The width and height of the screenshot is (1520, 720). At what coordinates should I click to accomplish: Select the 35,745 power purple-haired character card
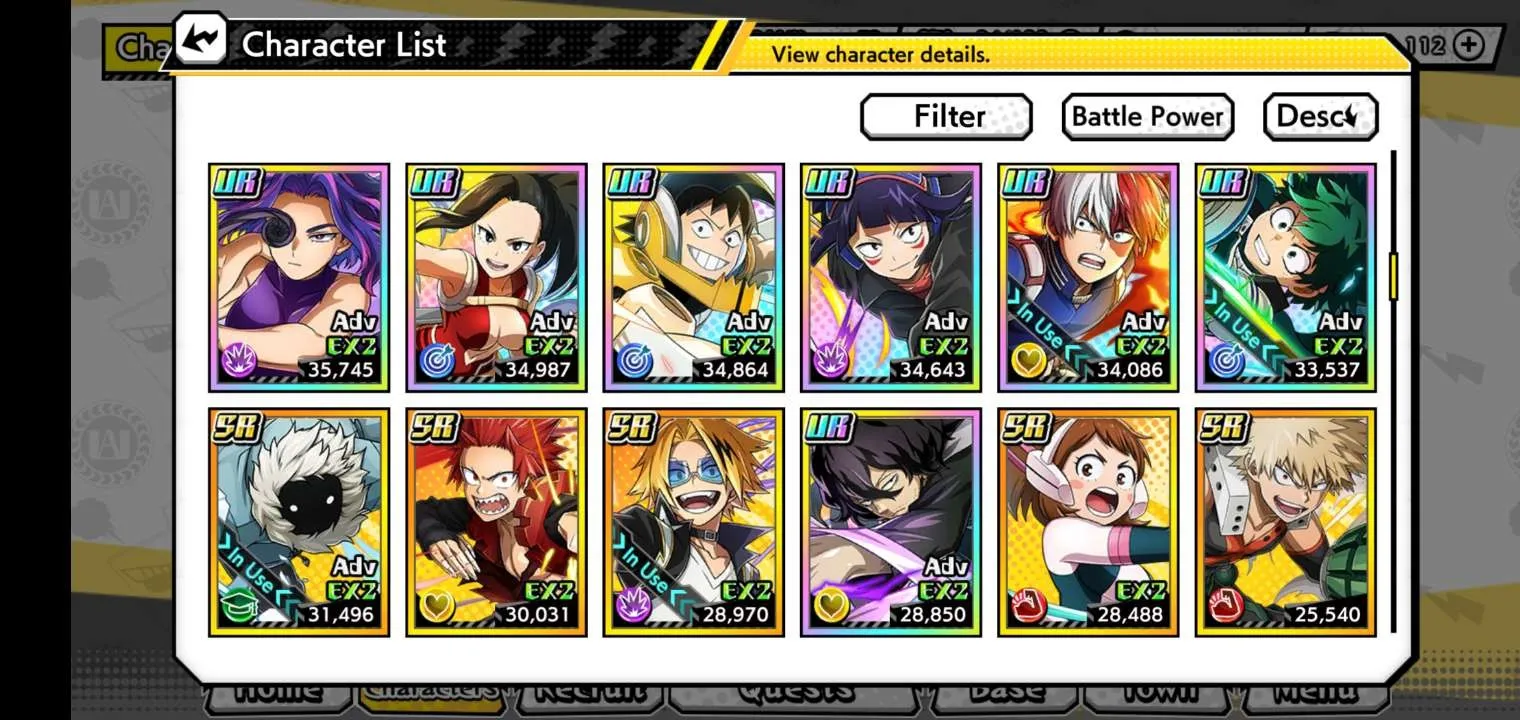click(298, 277)
